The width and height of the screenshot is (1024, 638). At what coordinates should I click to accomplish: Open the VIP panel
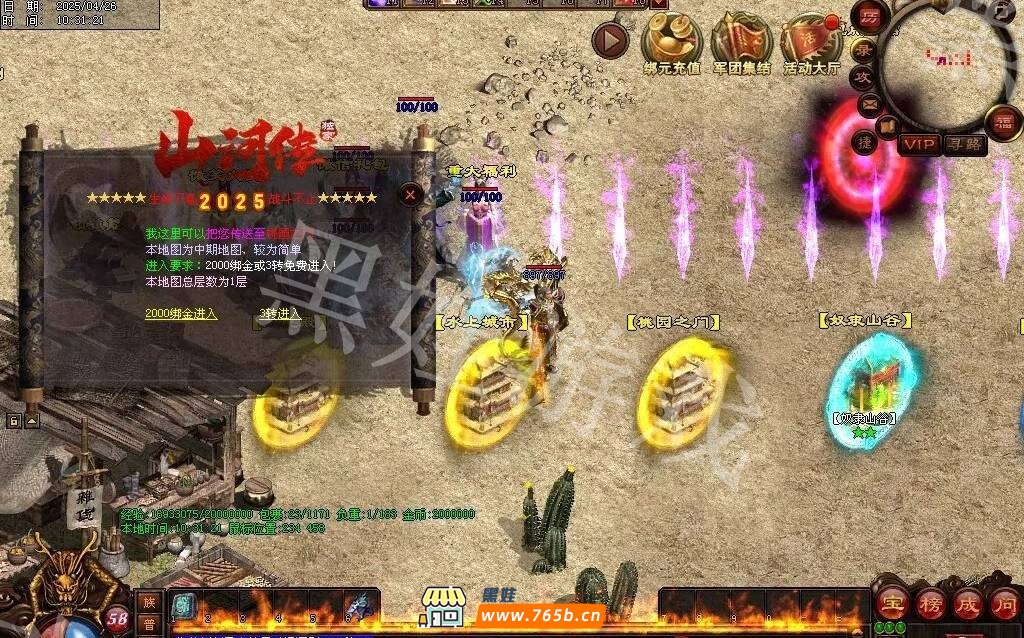[918, 144]
